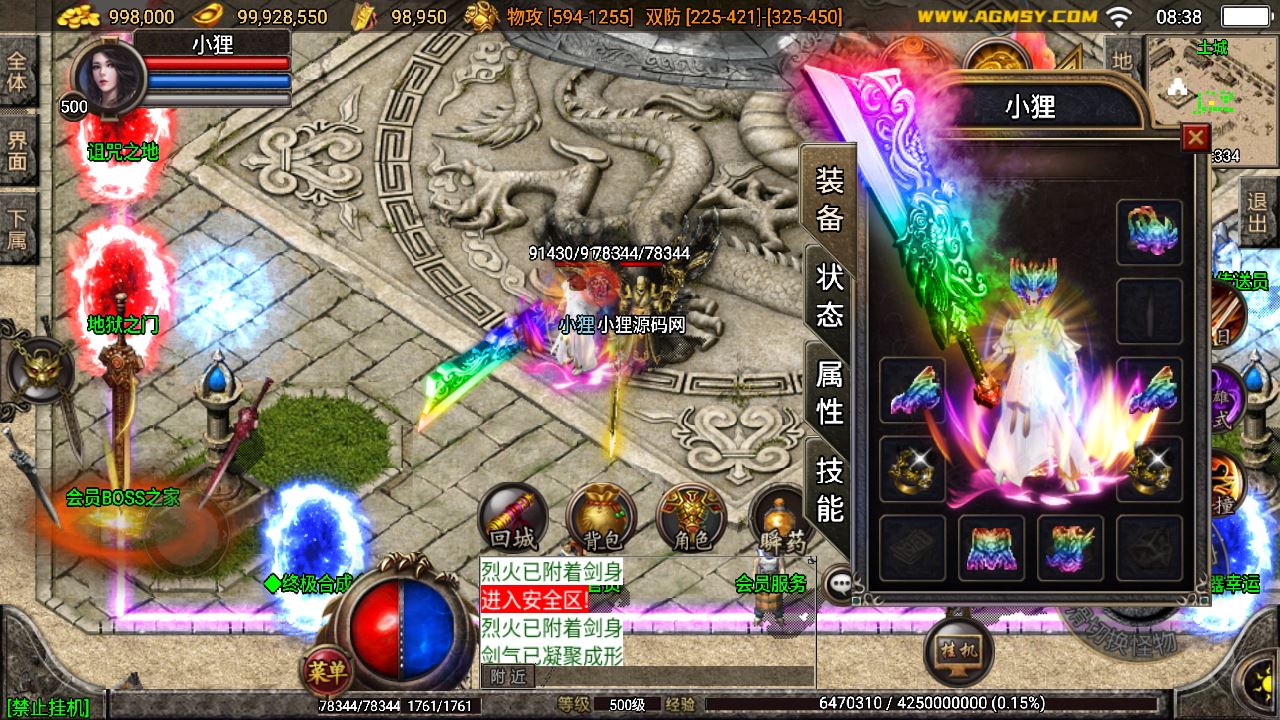Show the 属性 tab
This screenshot has width=1280, height=720.
(830, 392)
